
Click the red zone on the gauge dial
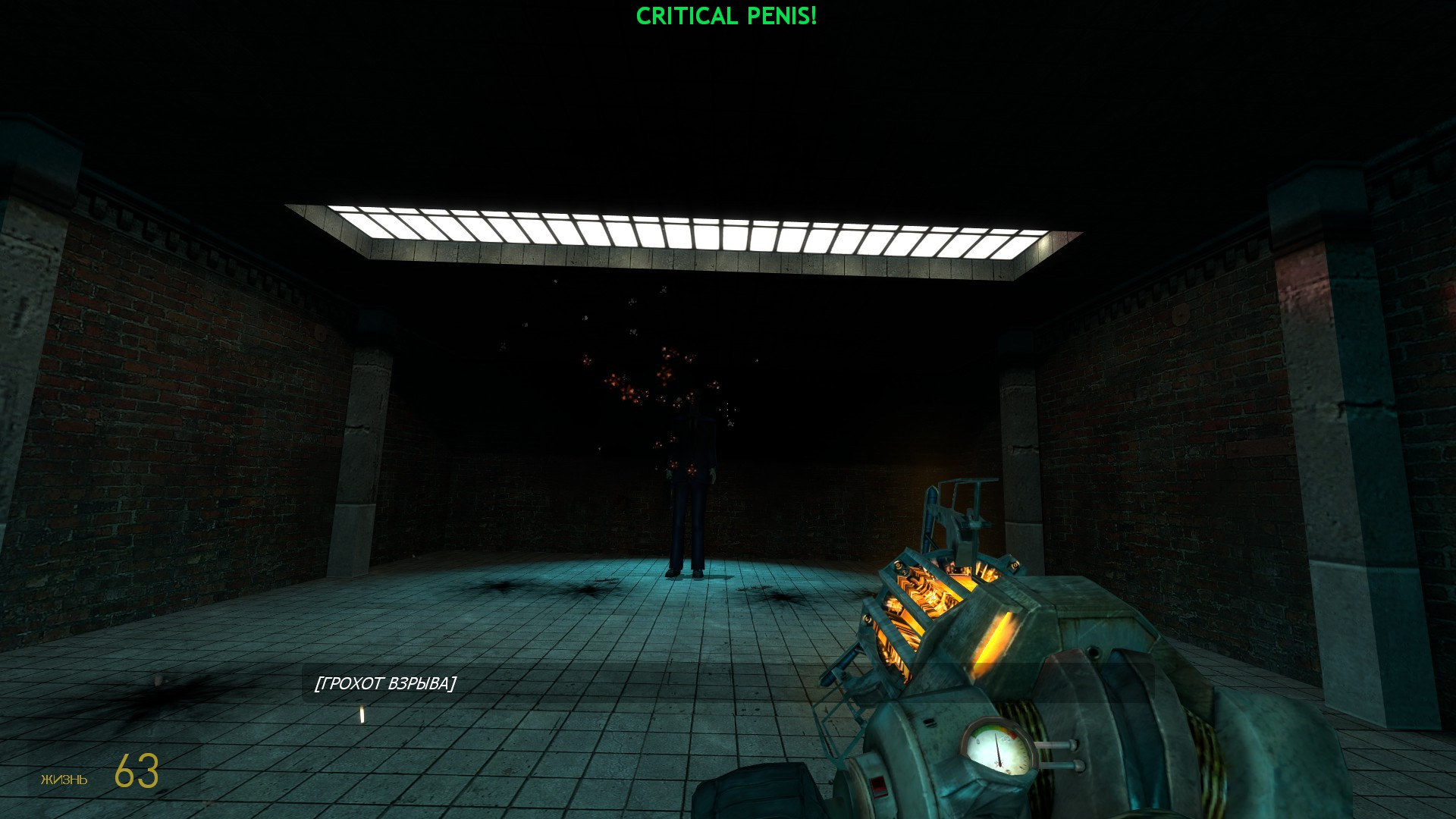1013,736
